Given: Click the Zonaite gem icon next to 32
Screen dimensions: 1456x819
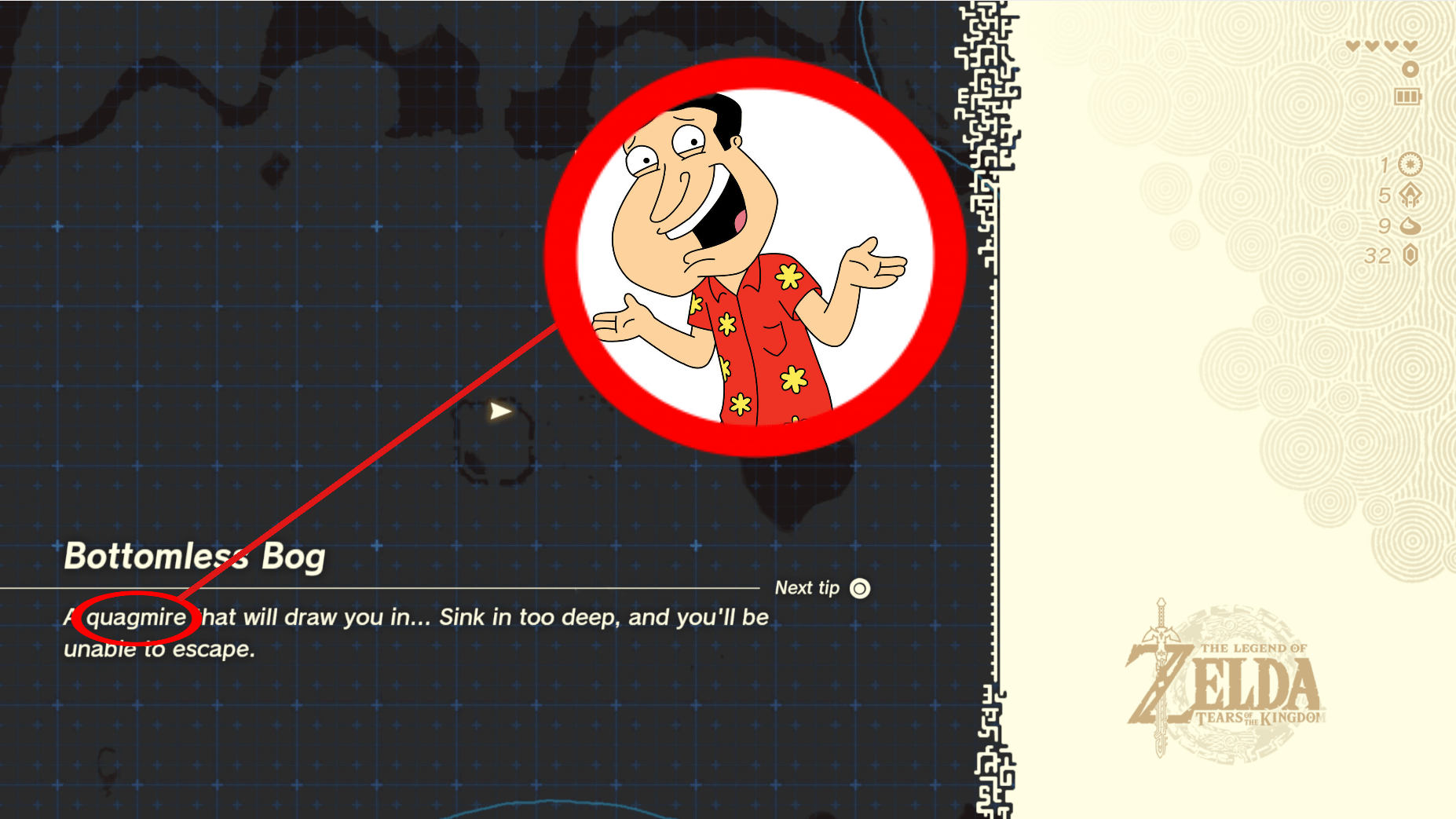Looking at the screenshot, I should (x=1410, y=254).
